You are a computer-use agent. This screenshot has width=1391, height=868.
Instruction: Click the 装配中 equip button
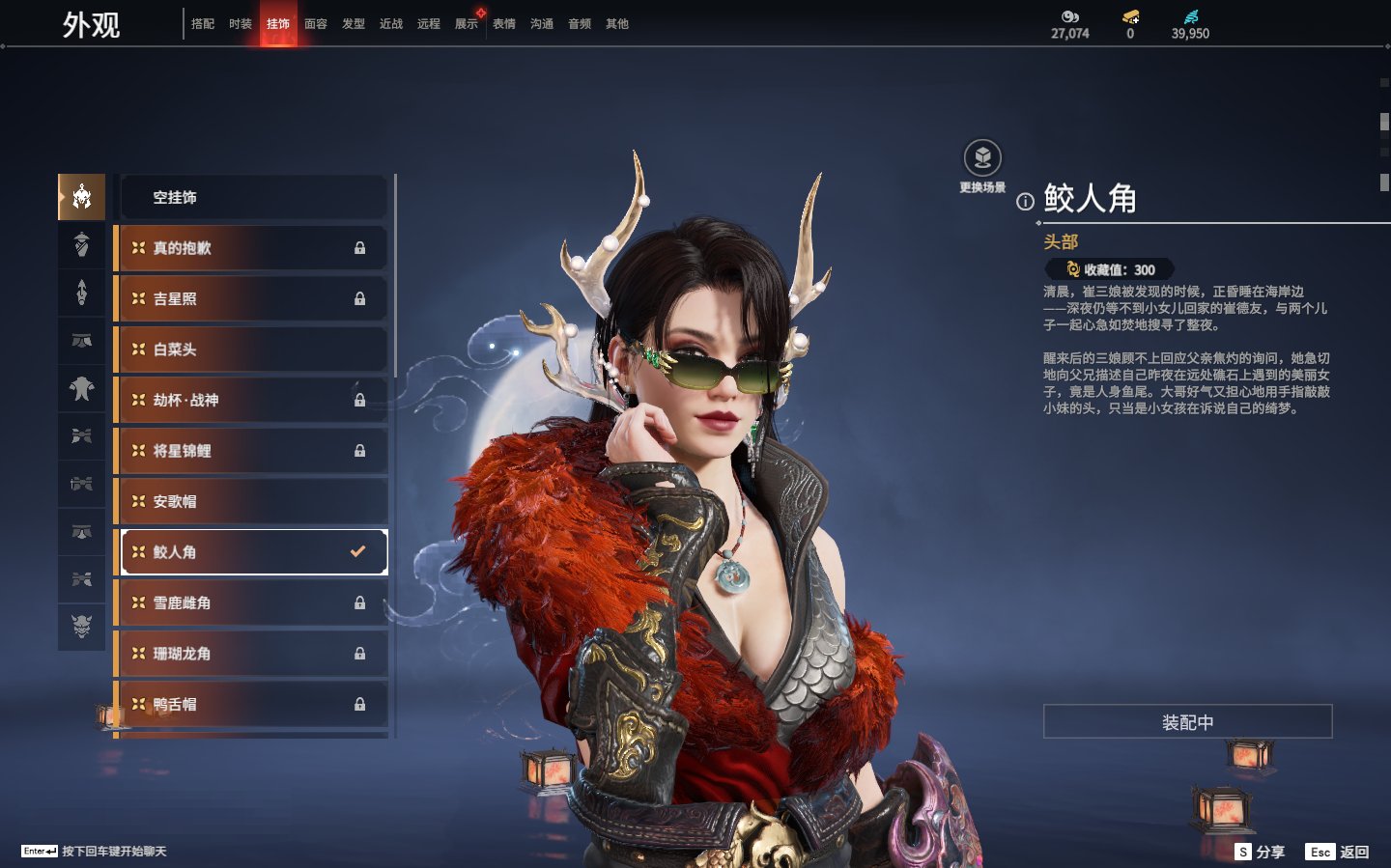point(1187,722)
